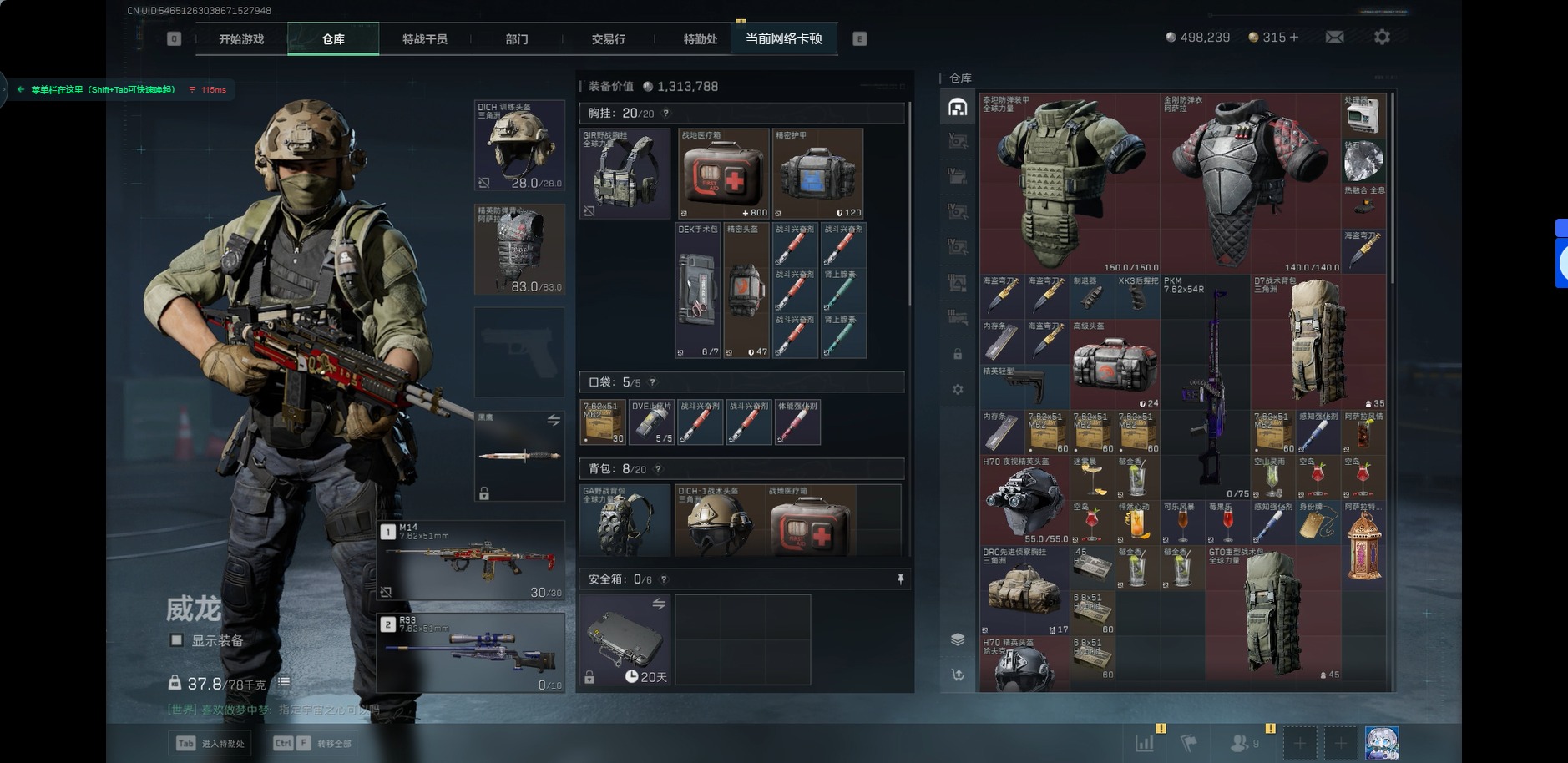Open the mail envelope icon
Screen dimensions: 1568x763
(1334, 38)
